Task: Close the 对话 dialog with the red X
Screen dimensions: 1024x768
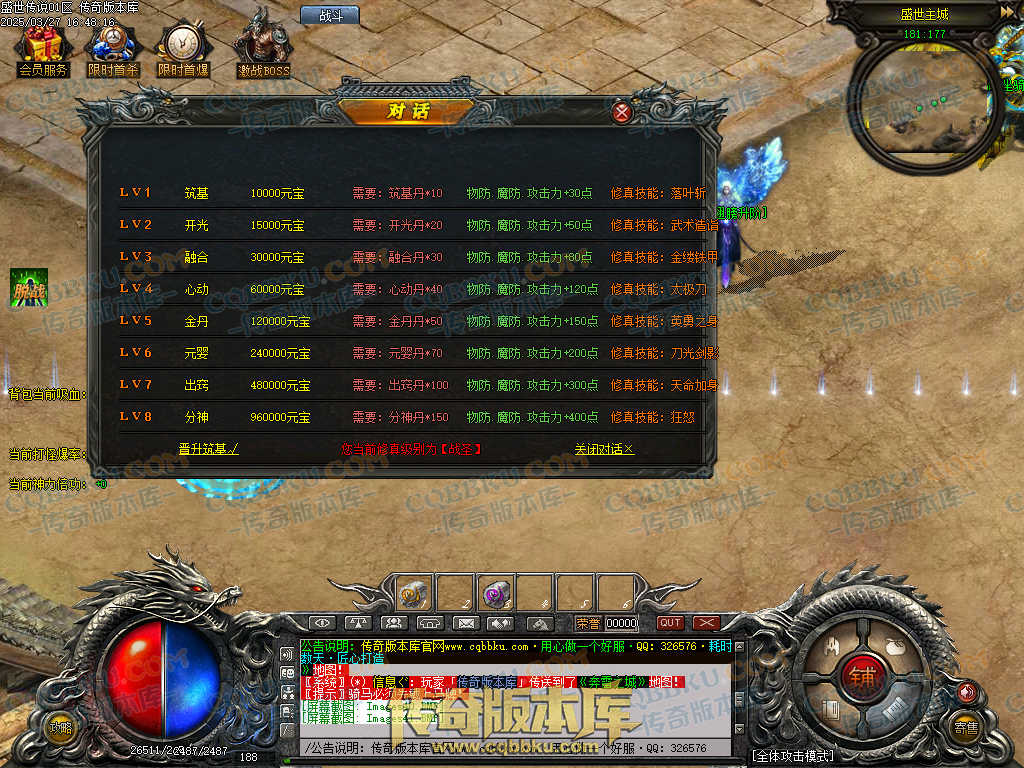Action: [622, 112]
